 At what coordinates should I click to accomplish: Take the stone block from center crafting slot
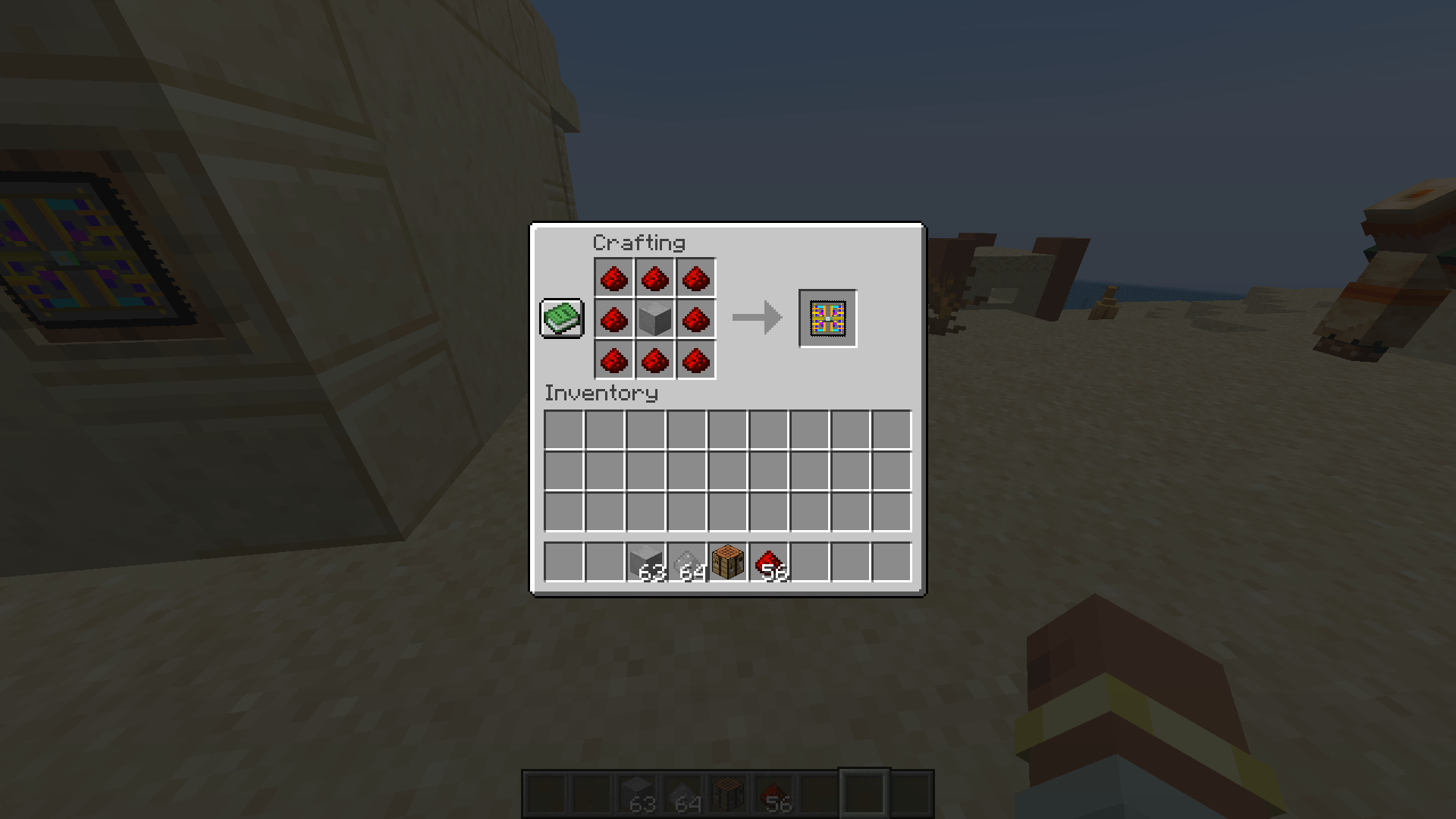654,318
